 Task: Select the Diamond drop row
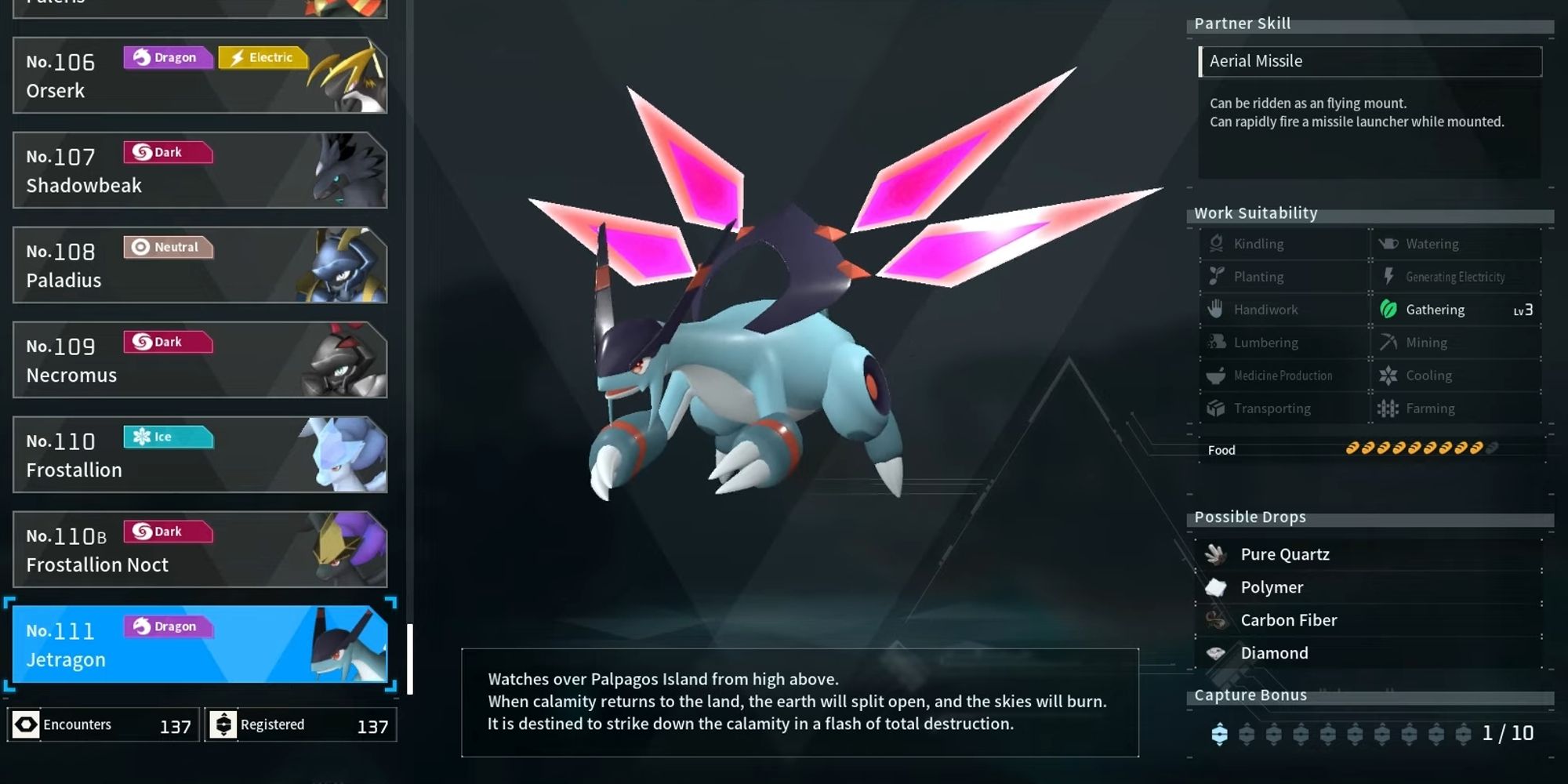click(x=1368, y=653)
